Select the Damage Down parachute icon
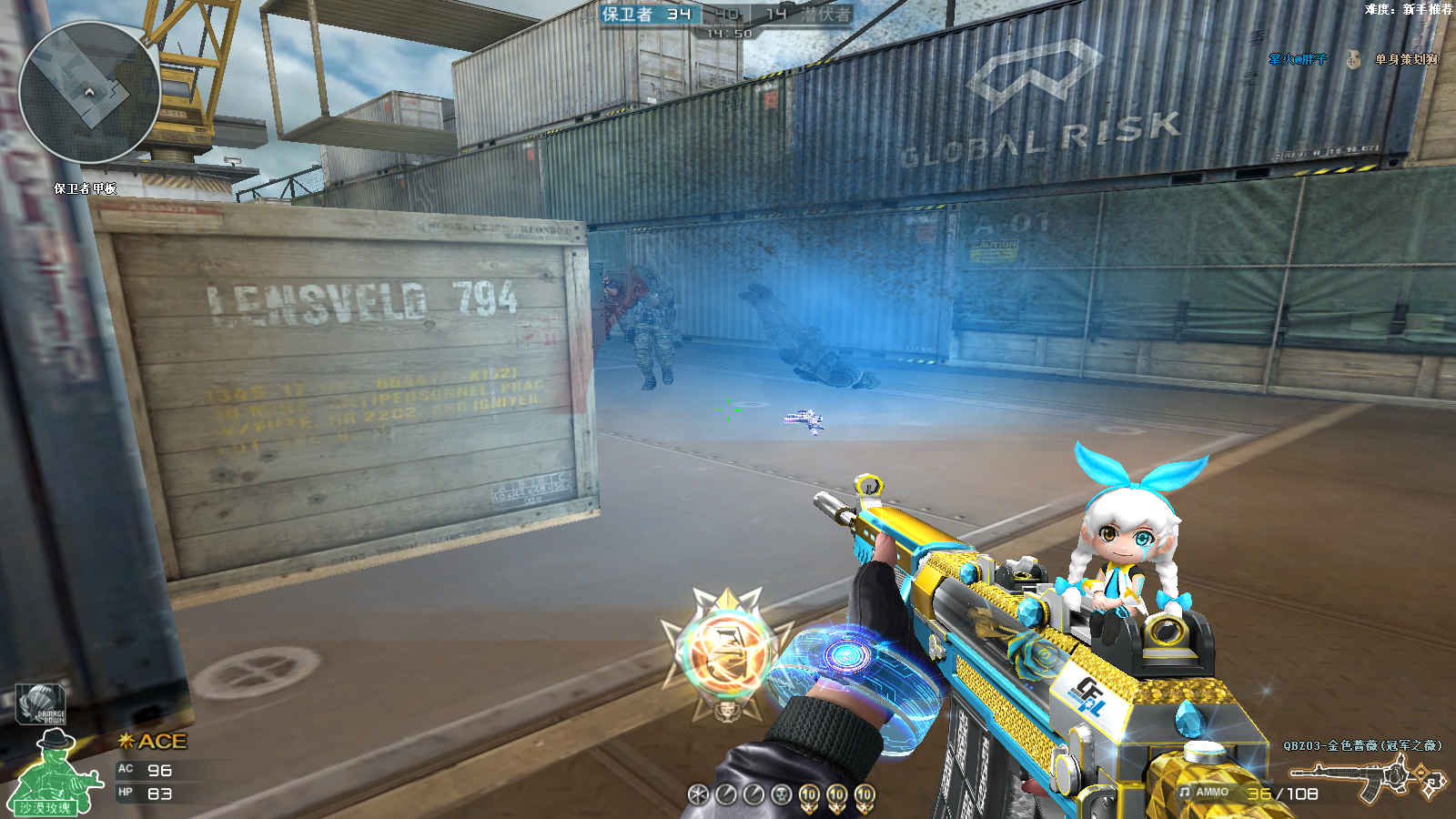 [40, 704]
